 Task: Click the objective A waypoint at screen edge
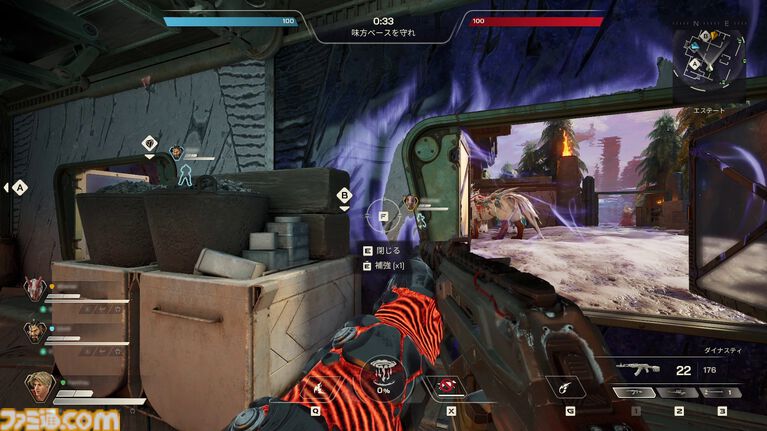(20, 186)
